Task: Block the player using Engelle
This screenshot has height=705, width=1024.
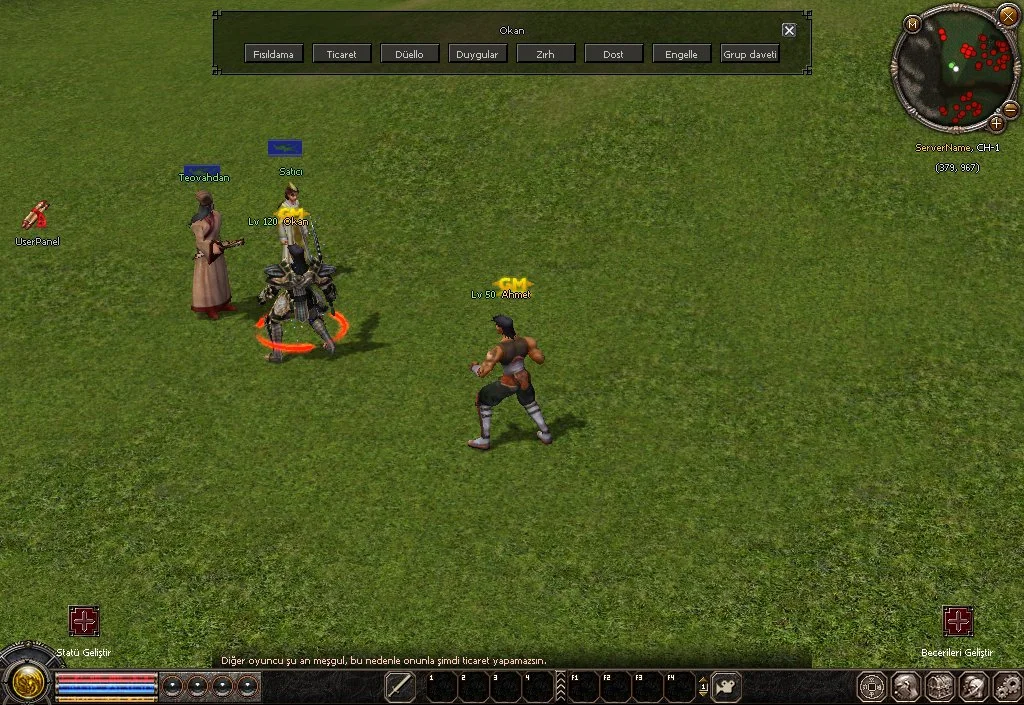Action: click(x=681, y=54)
